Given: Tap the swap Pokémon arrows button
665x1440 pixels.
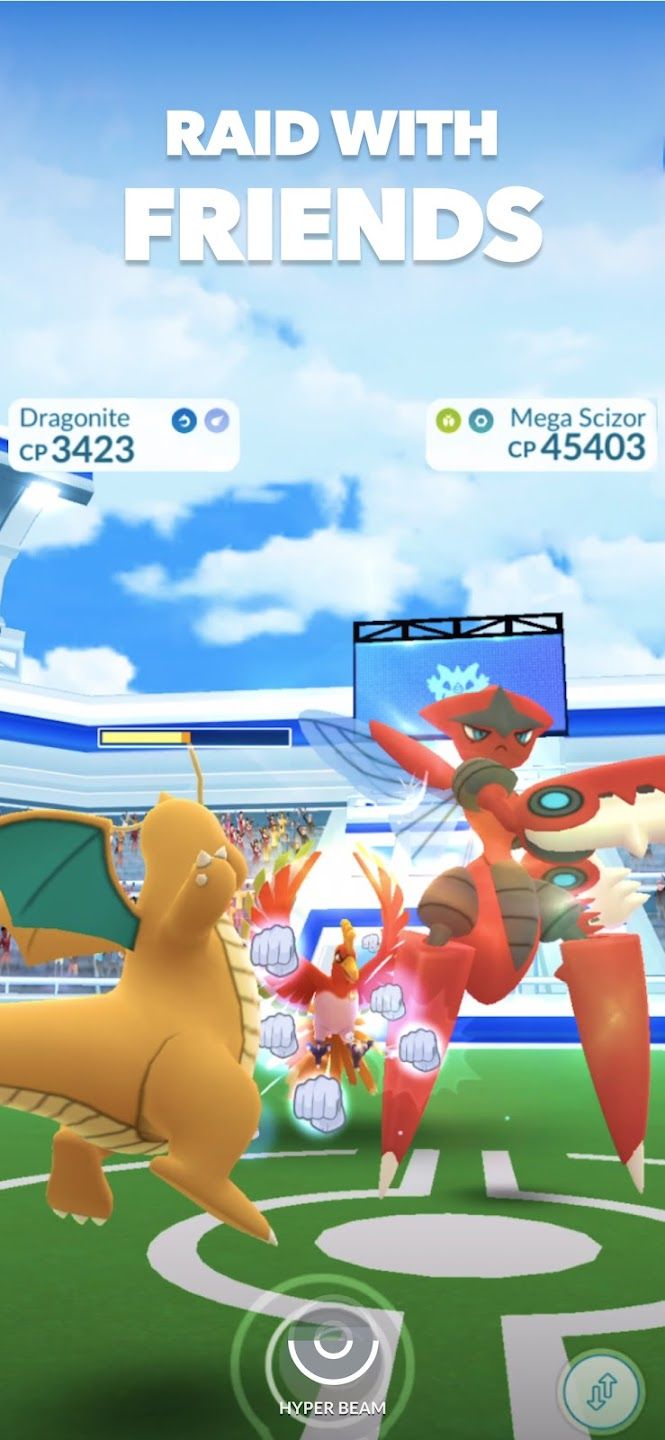Looking at the screenshot, I should [x=601, y=1391].
